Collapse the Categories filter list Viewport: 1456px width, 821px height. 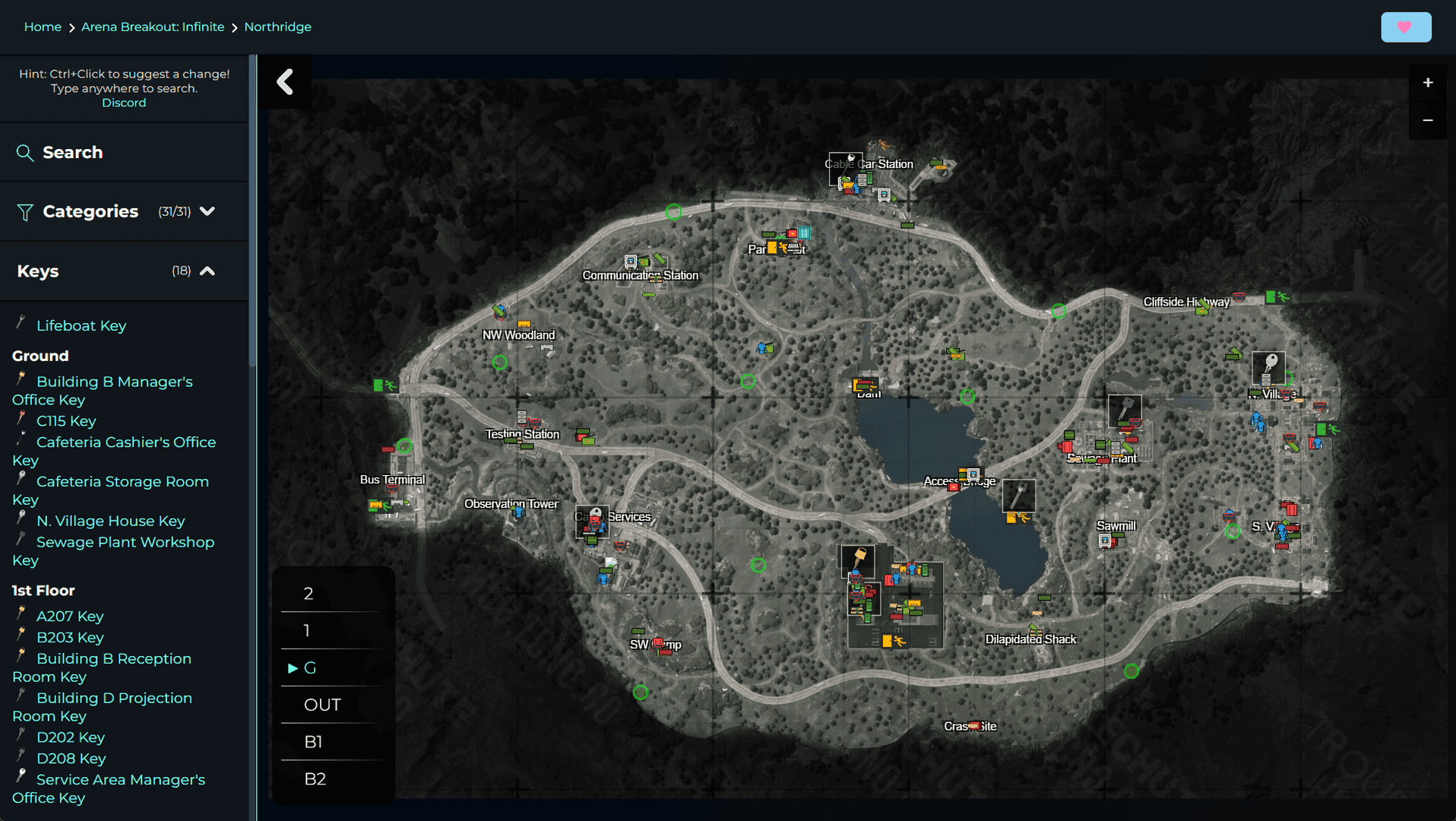[208, 211]
